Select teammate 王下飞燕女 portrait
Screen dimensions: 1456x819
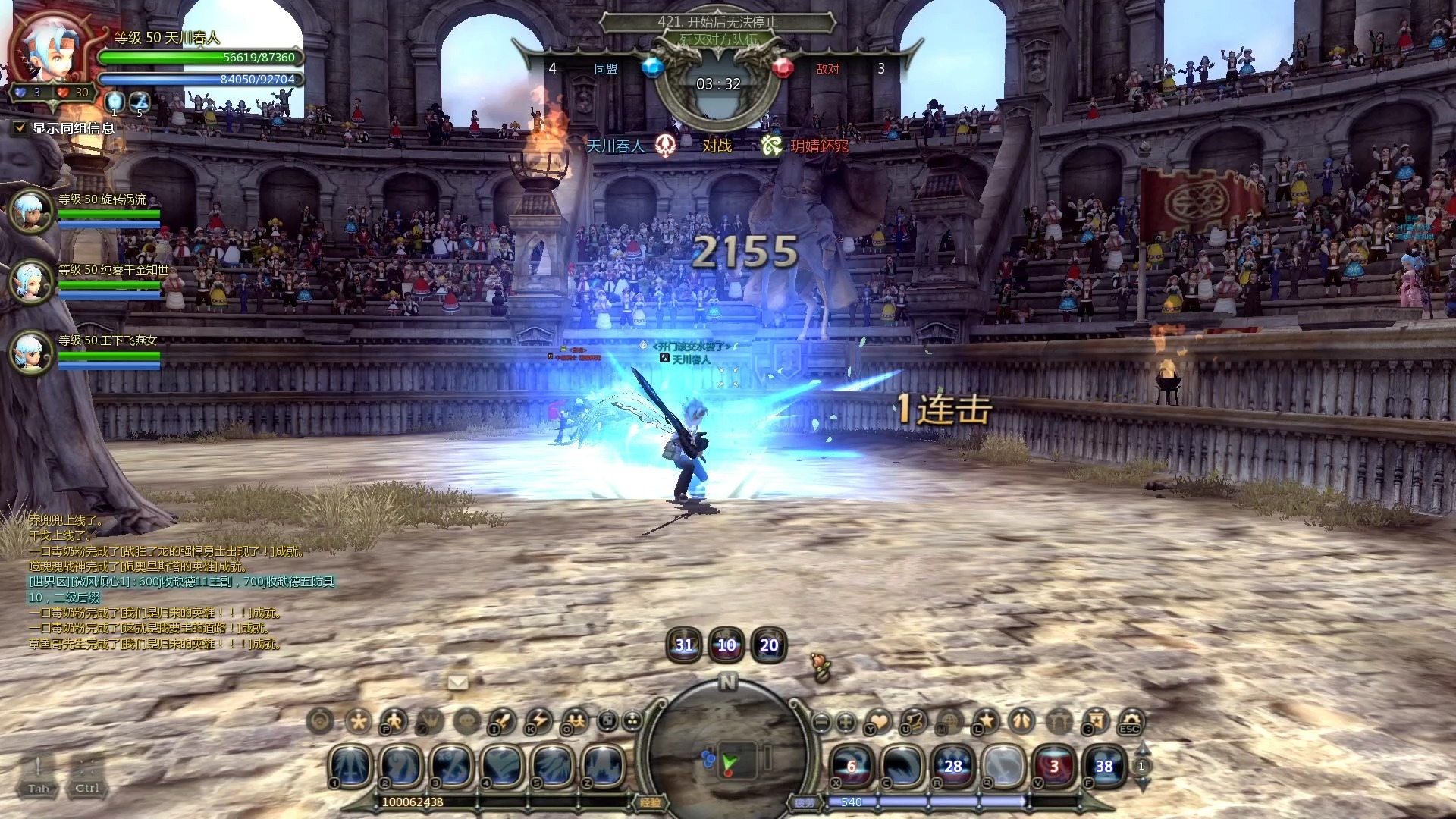coord(31,352)
